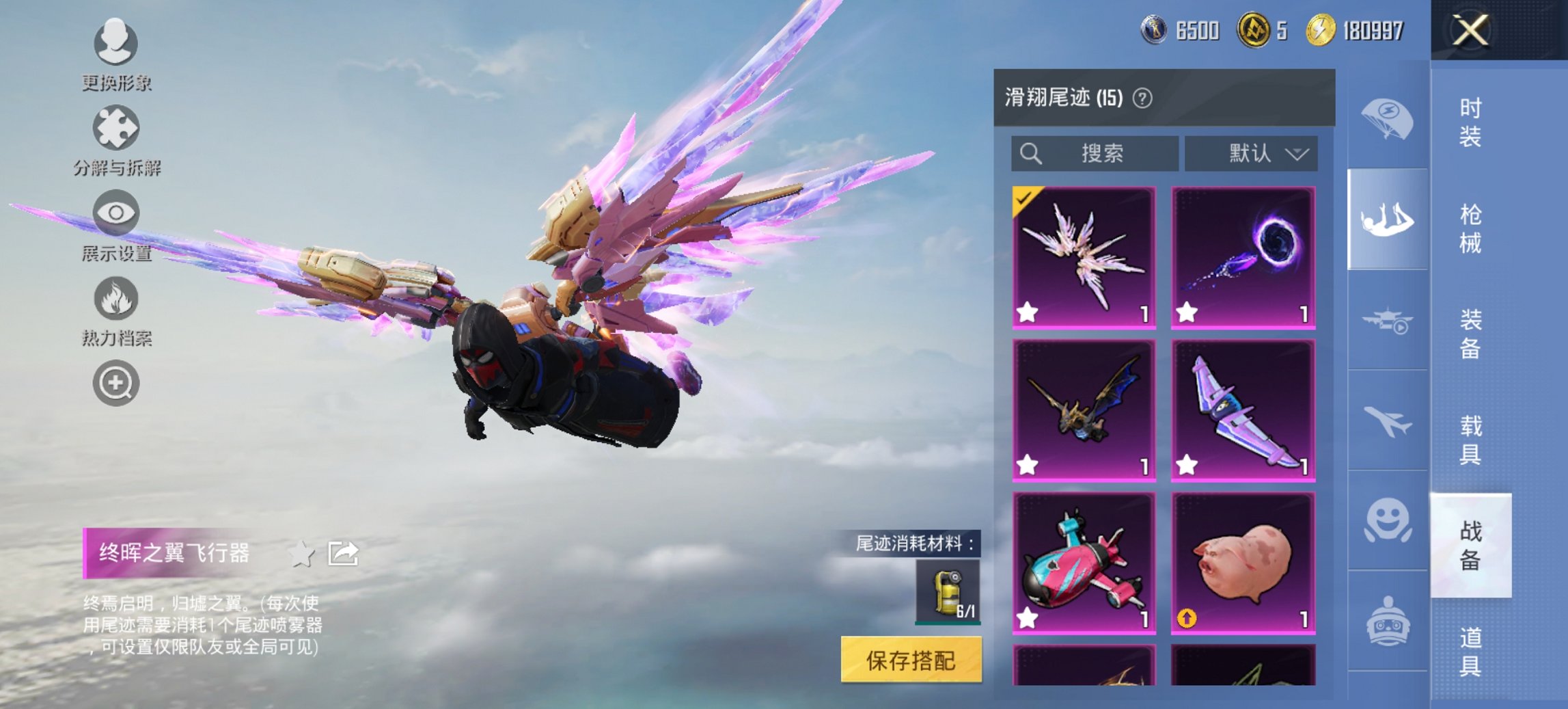Open the 更换形象 avatar change icon
The width and height of the screenshot is (1568, 709).
click(x=115, y=44)
